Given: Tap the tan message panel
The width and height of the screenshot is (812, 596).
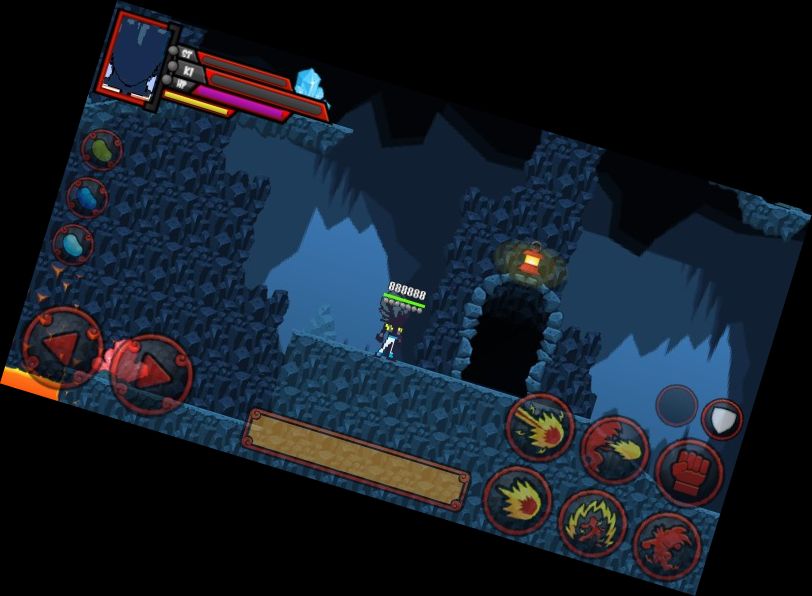Looking at the screenshot, I should click(x=356, y=458).
